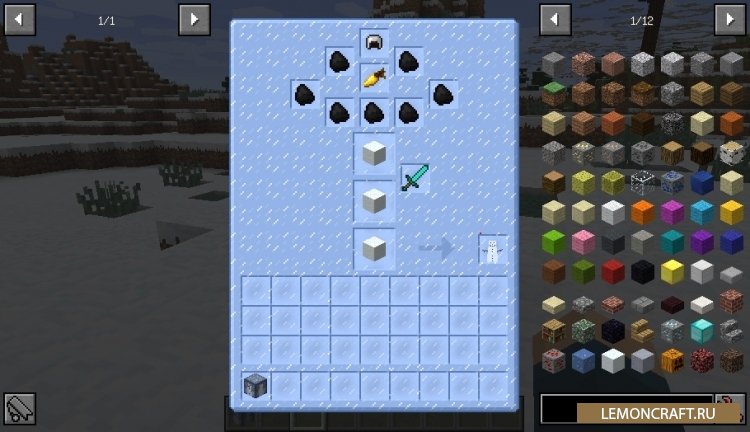The image size is (750, 432).
Task: Pick the carrot in the recipe
Action: click(x=374, y=77)
